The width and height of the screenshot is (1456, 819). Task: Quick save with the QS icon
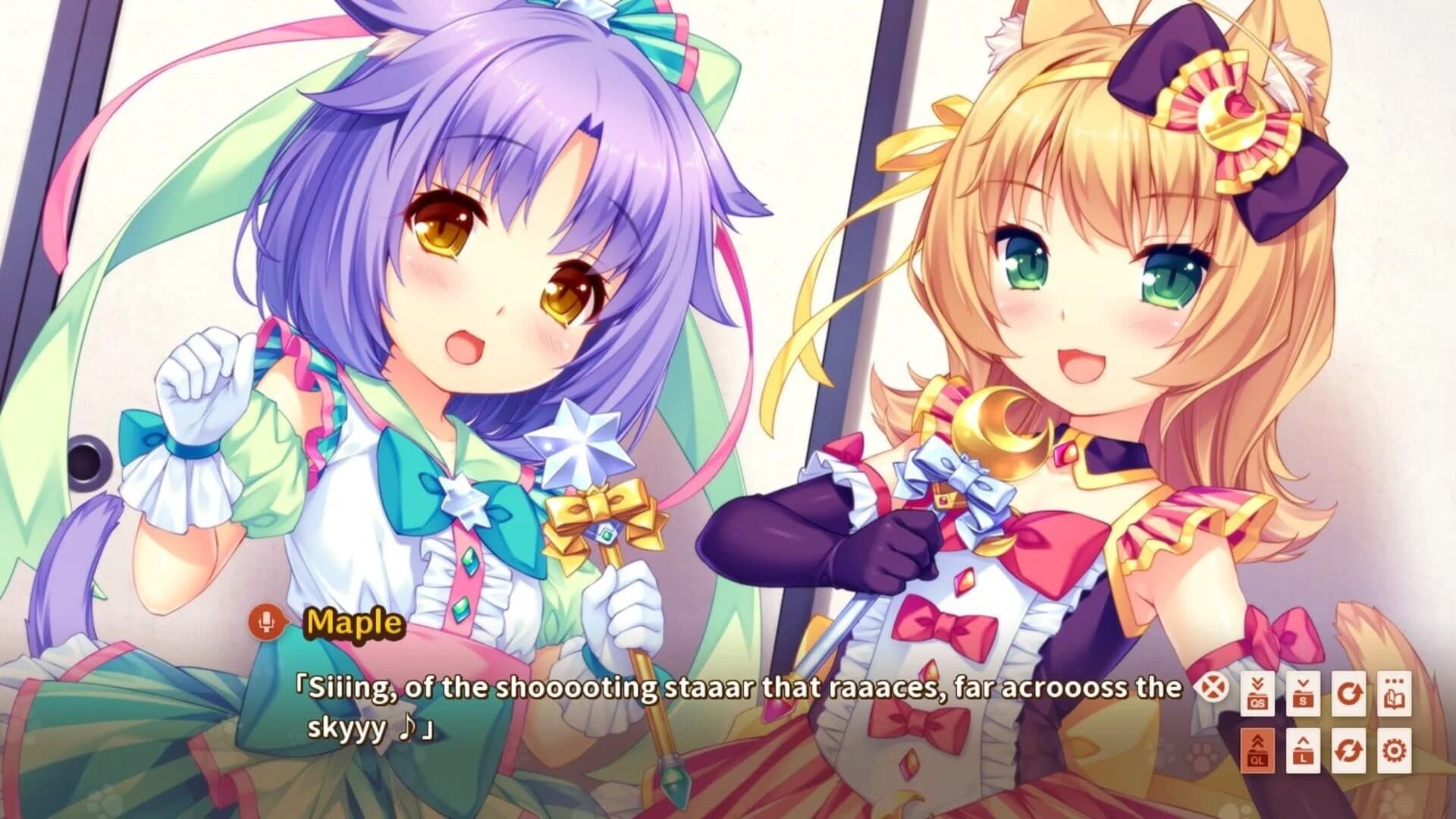(1258, 693)
